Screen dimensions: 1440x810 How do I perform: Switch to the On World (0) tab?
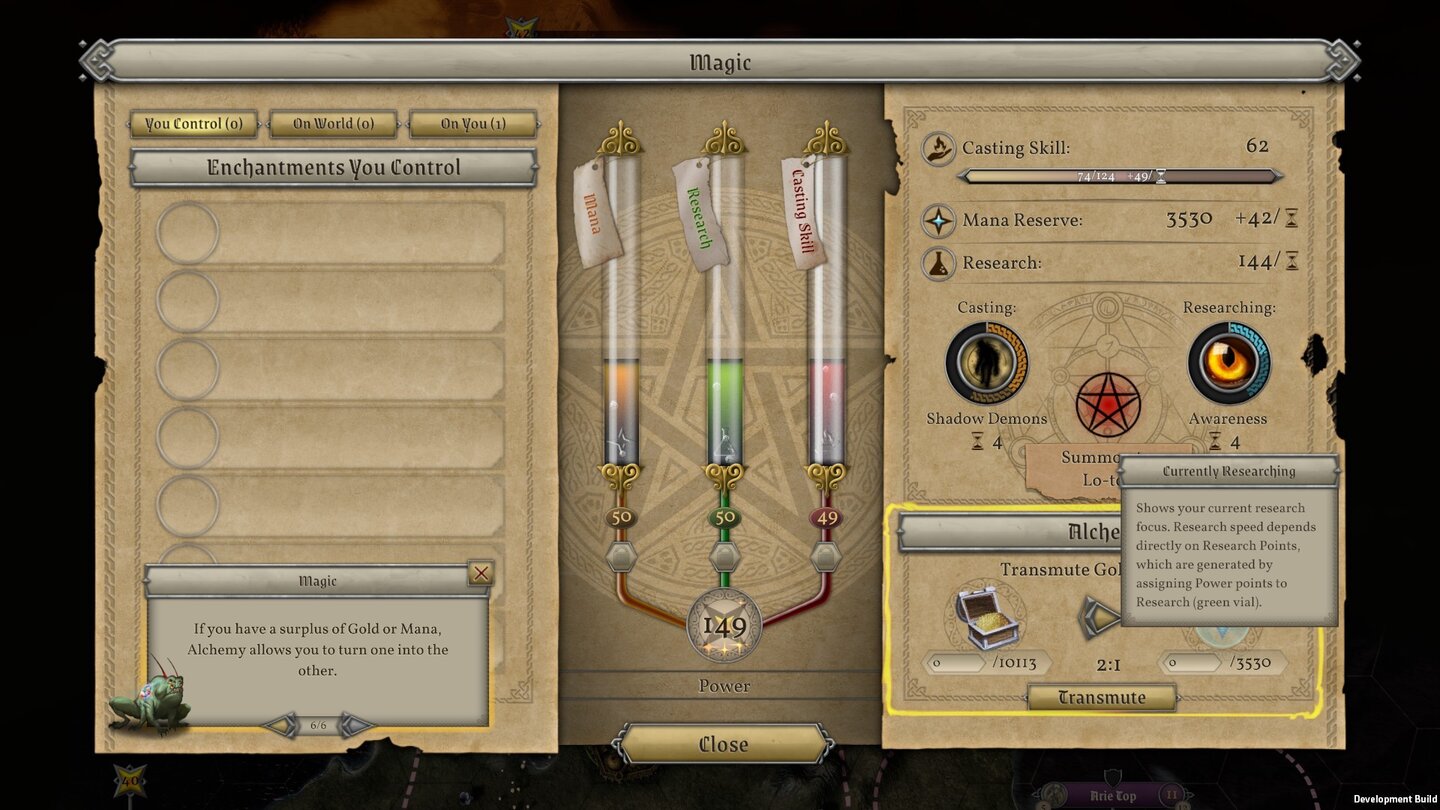333,123
